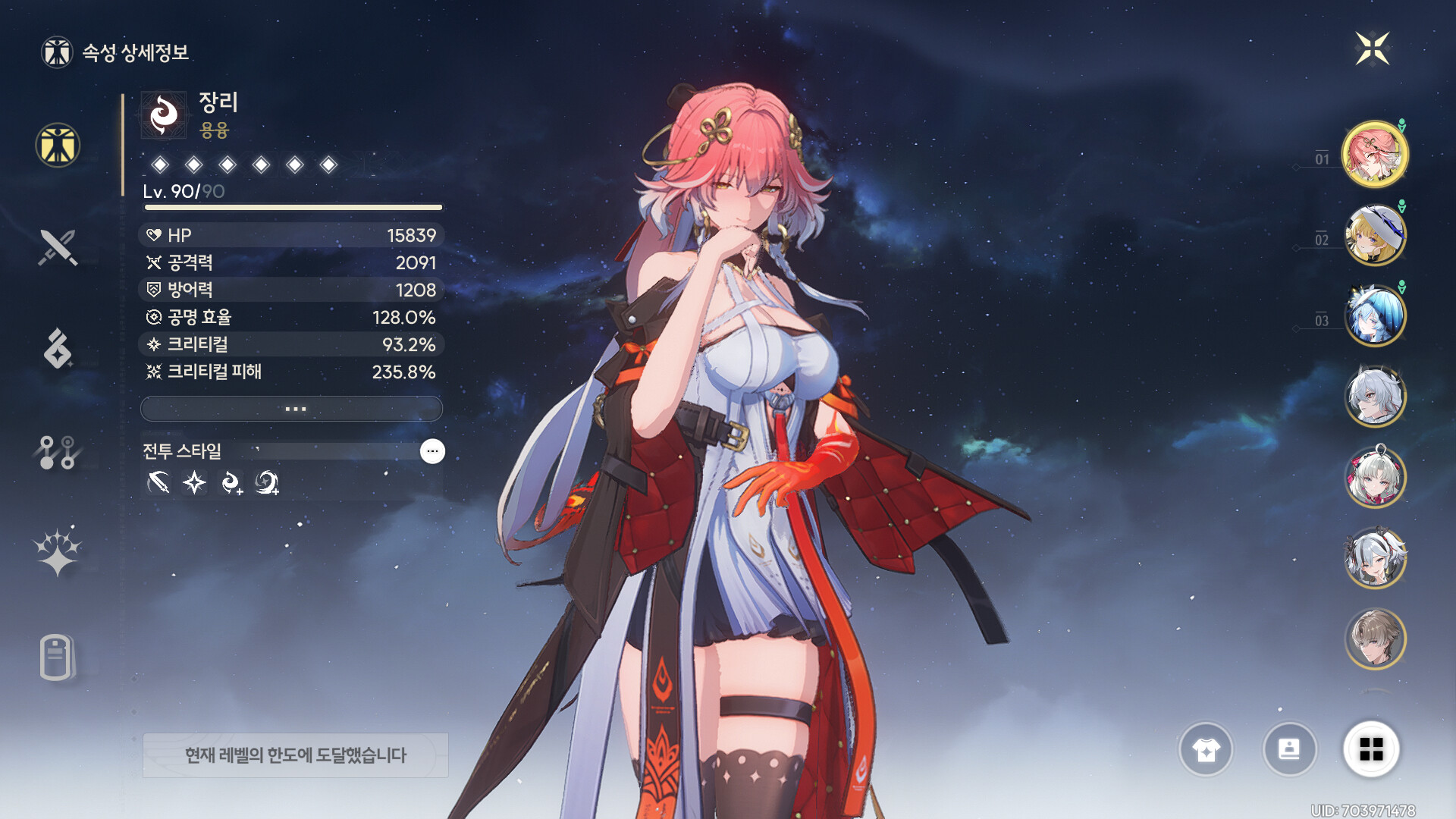Select the white-haired character with red accents

[x=1374, y=478]
